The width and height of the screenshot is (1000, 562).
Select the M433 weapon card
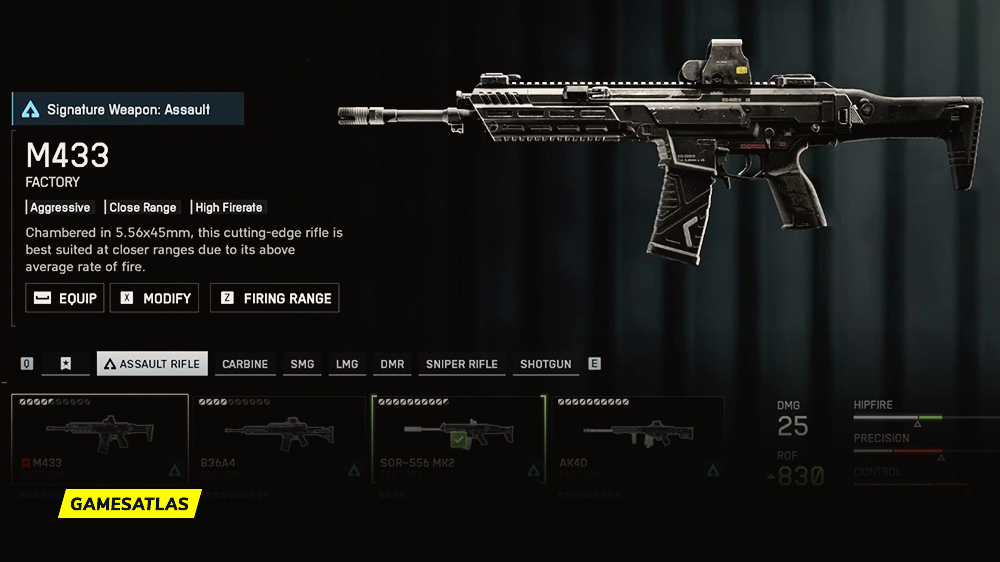(100, 438)
